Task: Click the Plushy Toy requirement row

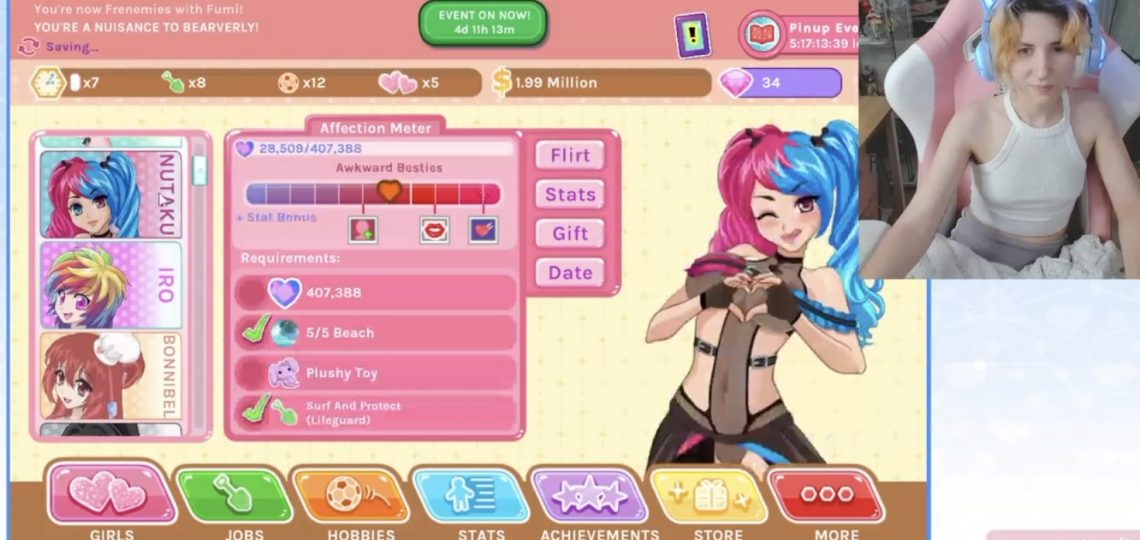Action: [x=376, y=373]
